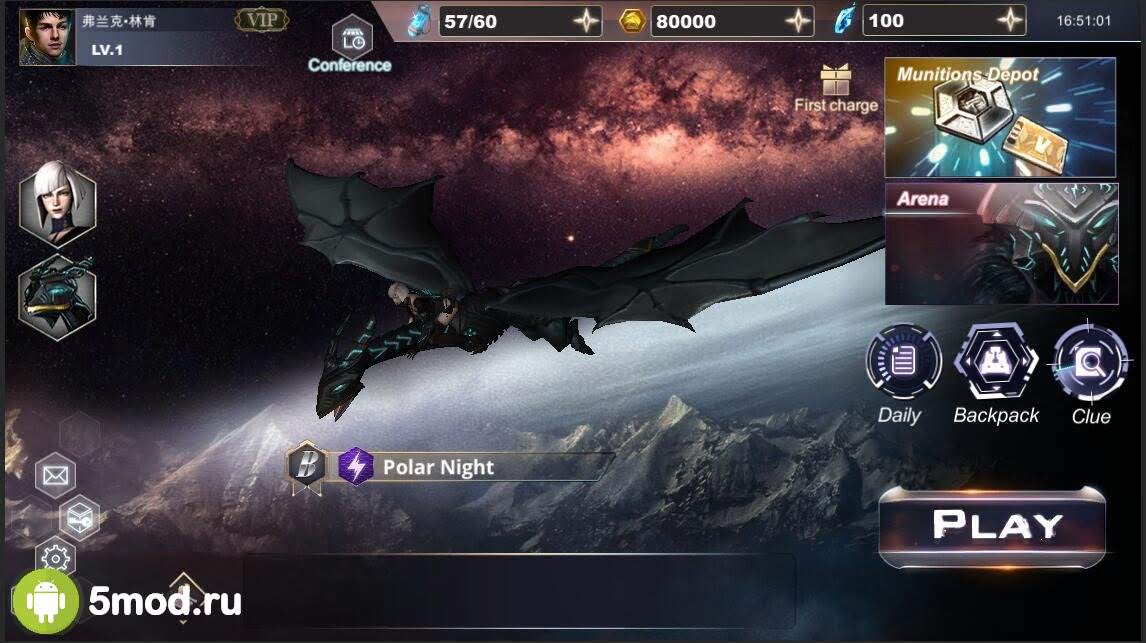Add more blue crystals with the plus button
The height and width of the screenshot is (643, 1146).
click(1011, 21)
